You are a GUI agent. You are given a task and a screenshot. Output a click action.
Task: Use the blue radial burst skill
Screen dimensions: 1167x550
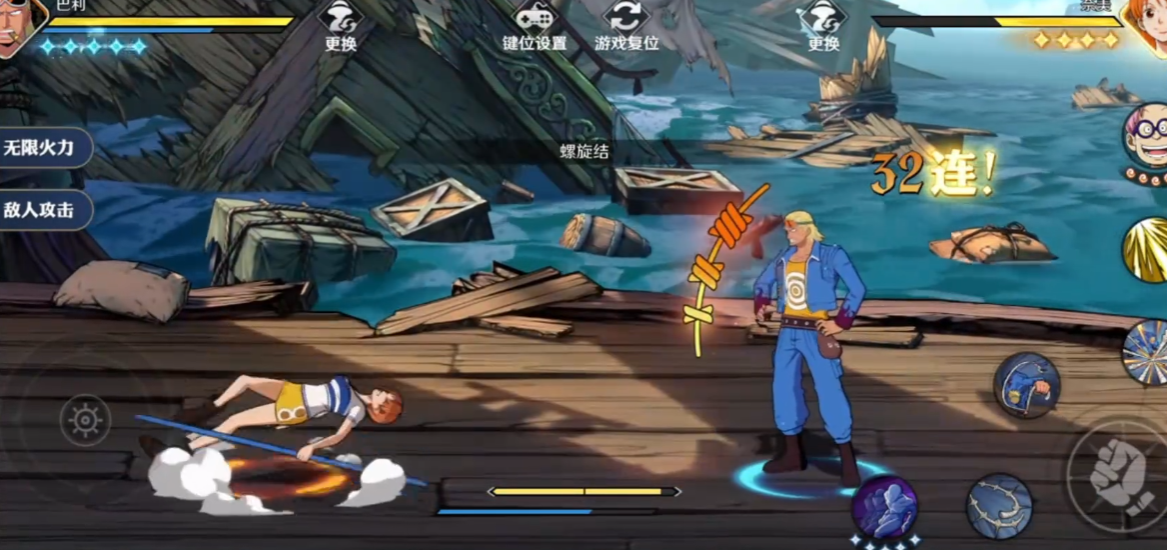point(1146,352)
